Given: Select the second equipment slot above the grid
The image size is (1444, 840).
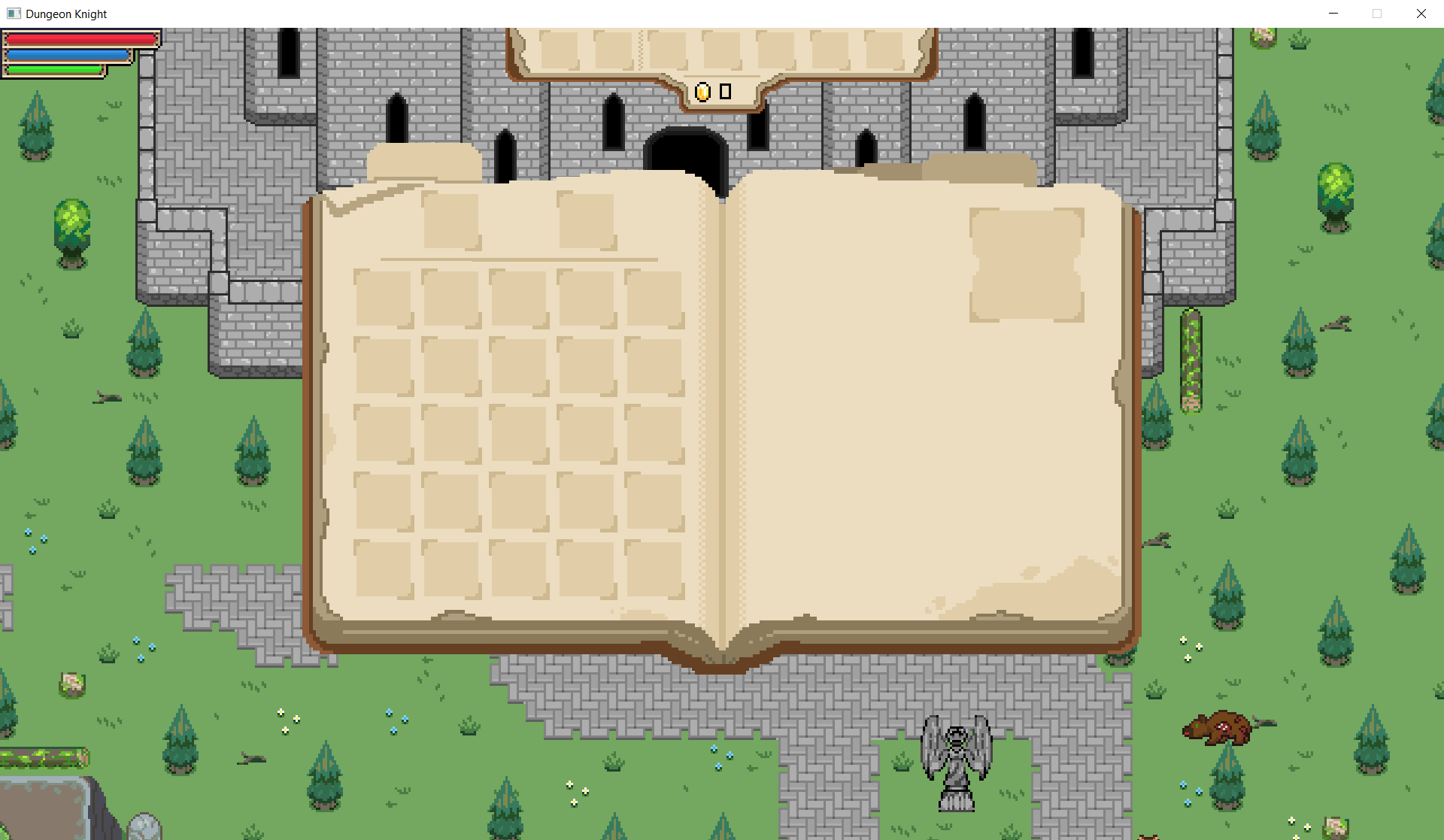Looking at the screenshot, I should pyautogui.click(x=585, y=219).
